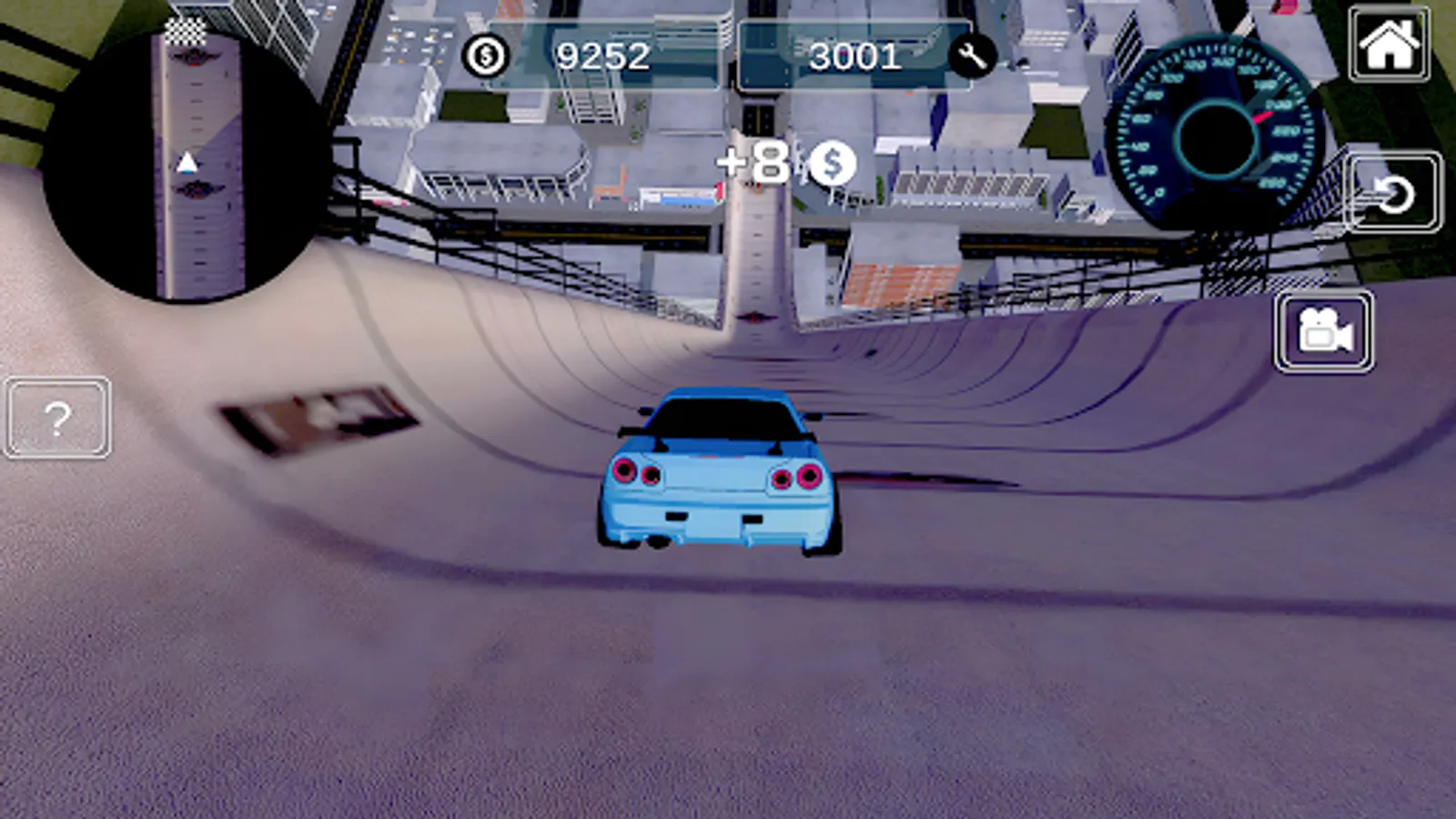Reset the car with the restart arrow
Image resolution: width=1456 pixels, height=819 pixels.
click(x=1392, y=193)
